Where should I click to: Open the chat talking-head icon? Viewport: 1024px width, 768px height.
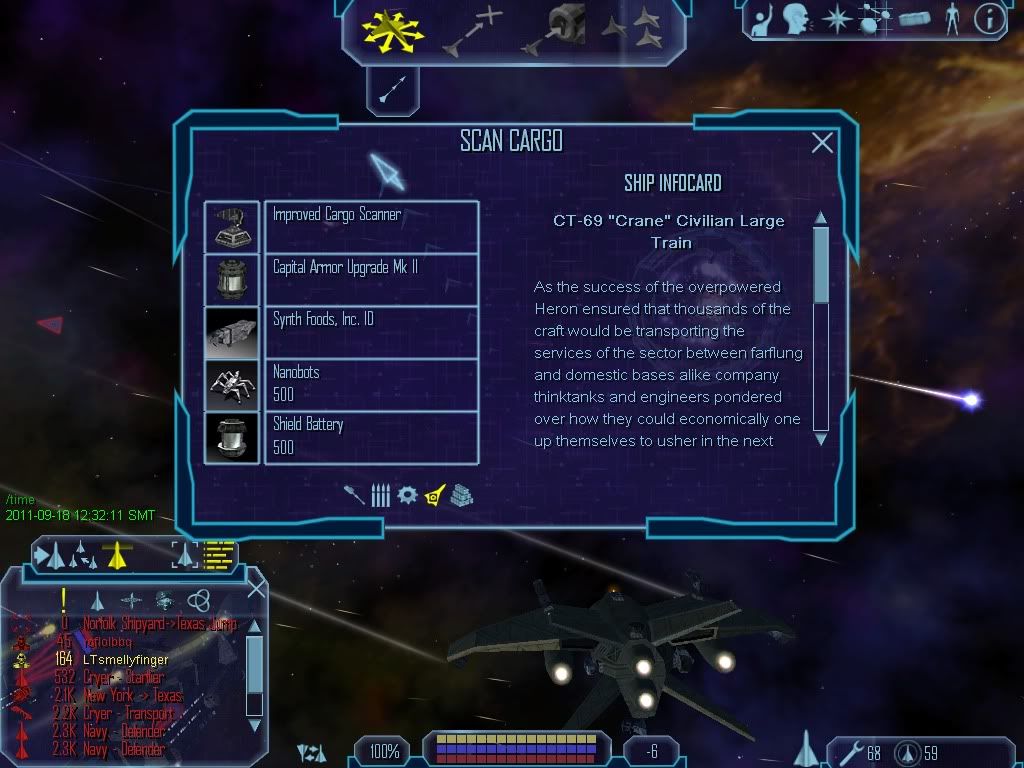click(x=796, y=19)
